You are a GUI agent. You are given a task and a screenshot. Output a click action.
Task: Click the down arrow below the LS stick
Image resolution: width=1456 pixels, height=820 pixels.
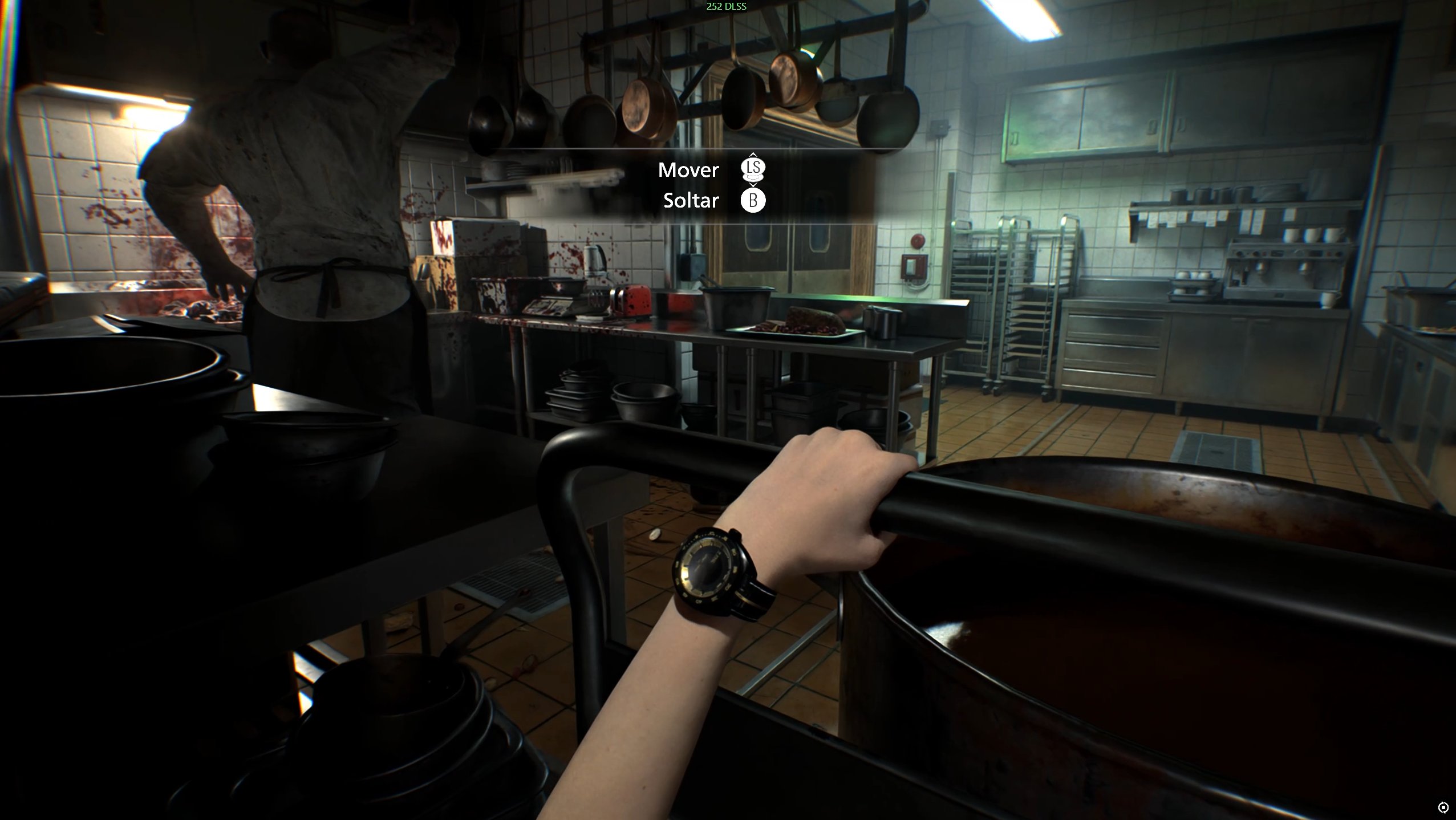click(x=754, y=184)
